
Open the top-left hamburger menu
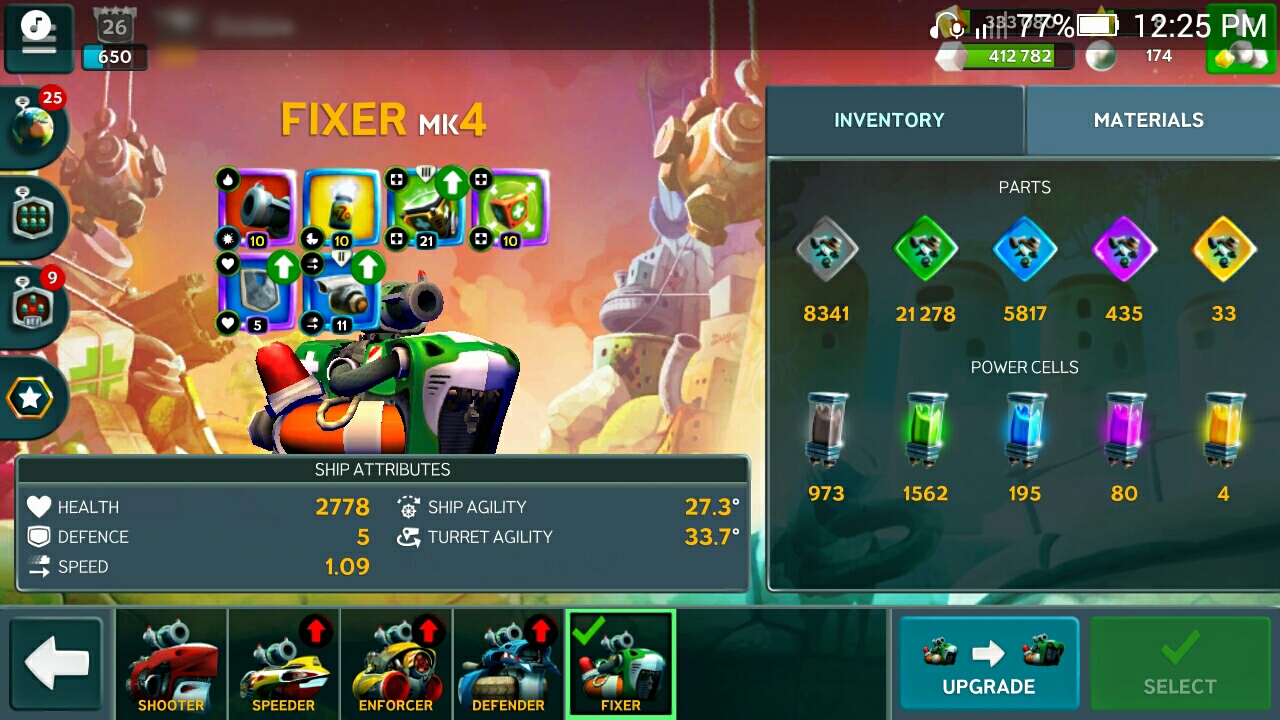(38, 37)
